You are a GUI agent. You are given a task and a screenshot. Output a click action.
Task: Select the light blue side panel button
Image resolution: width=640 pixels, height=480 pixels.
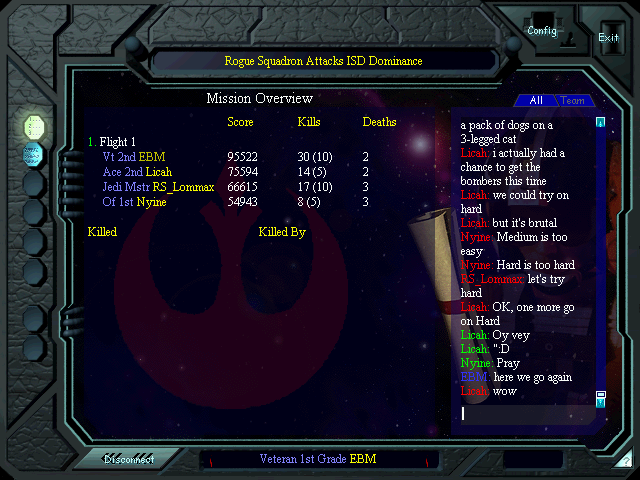[x=33, y=153]
